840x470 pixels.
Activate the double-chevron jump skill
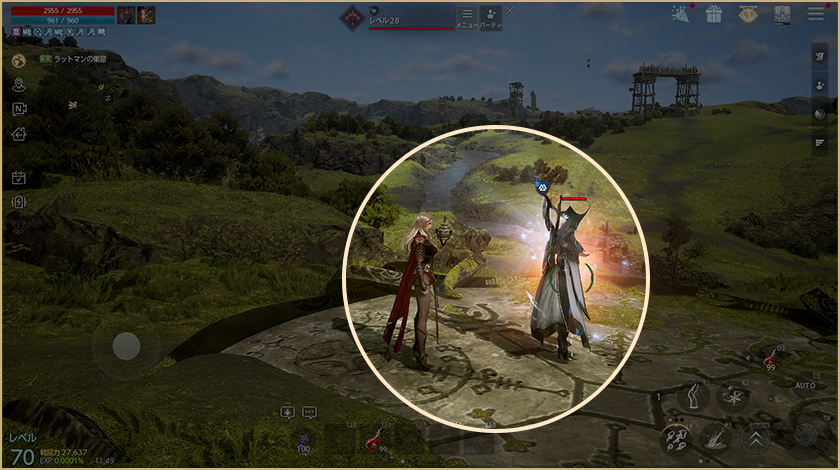pos(756,435)
